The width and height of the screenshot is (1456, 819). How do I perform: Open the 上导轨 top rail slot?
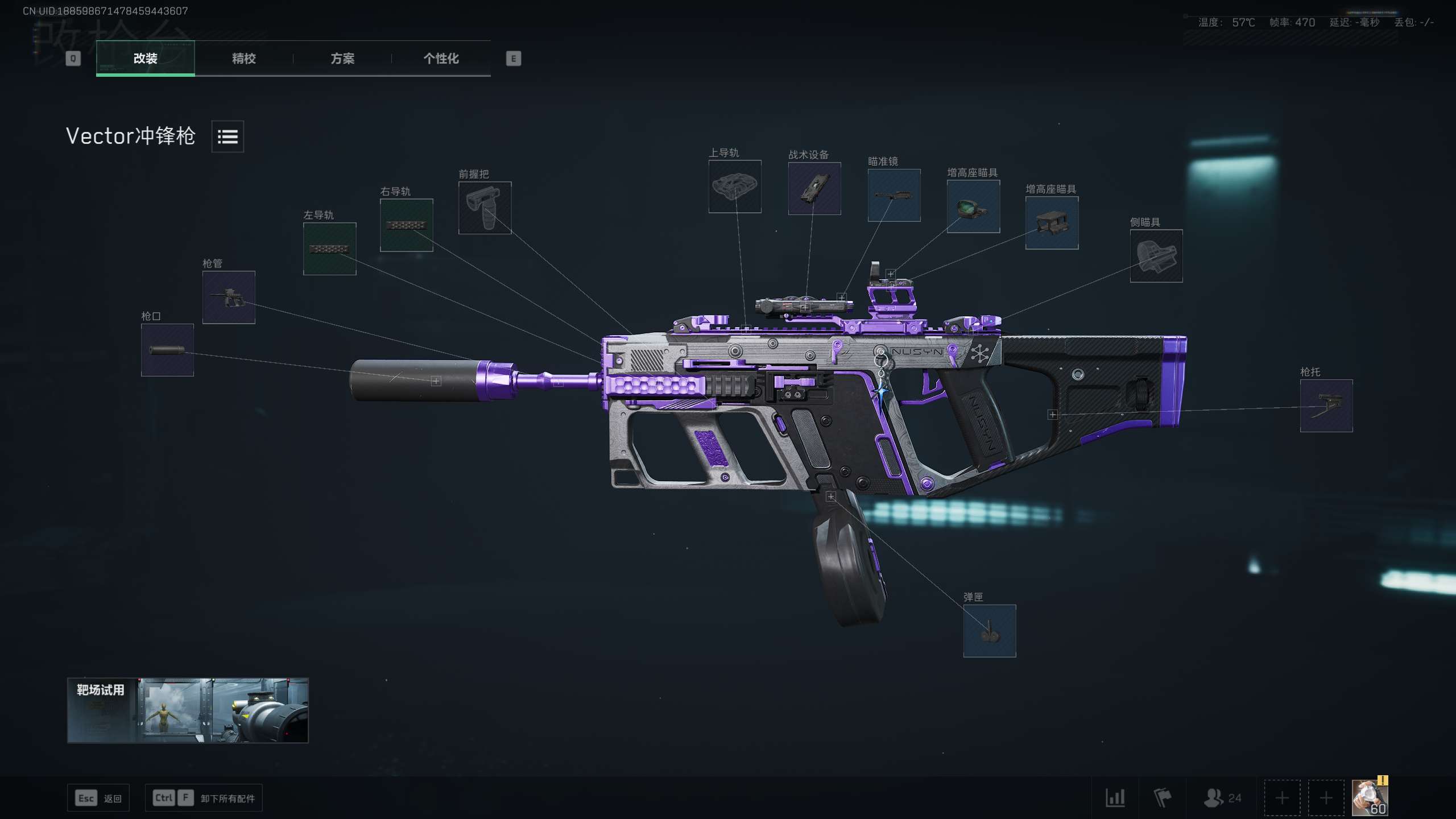point(734,187)
